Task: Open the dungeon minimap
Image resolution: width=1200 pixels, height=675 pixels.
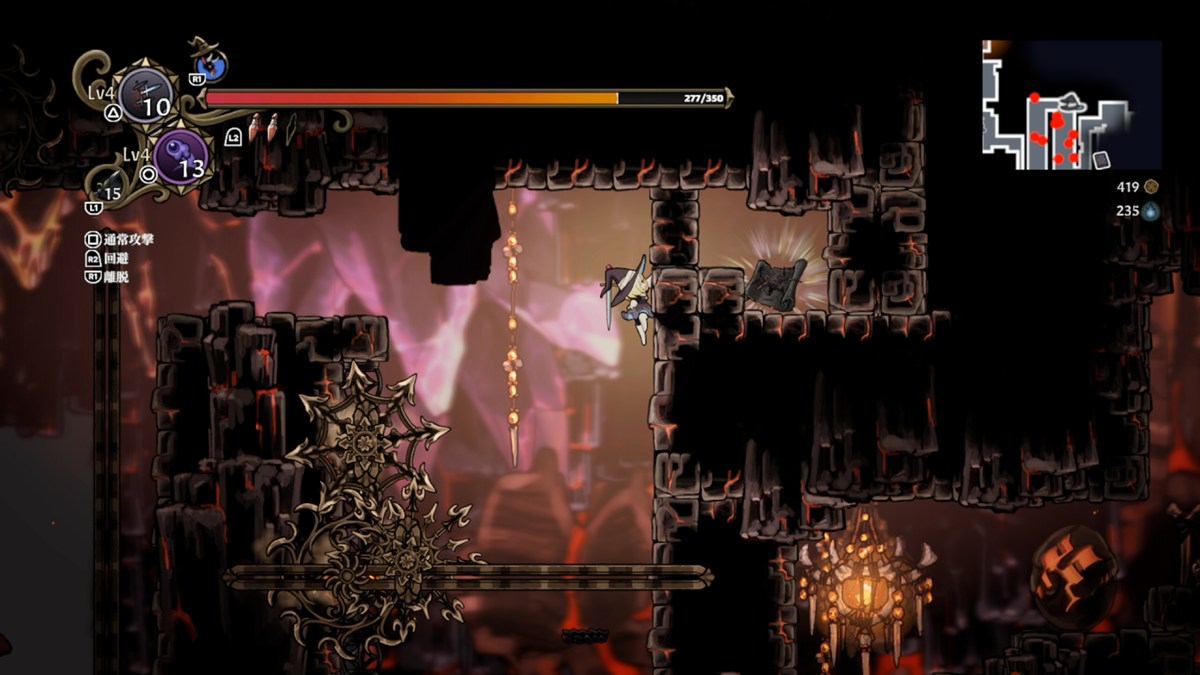Action: [x=1071, y=104]
